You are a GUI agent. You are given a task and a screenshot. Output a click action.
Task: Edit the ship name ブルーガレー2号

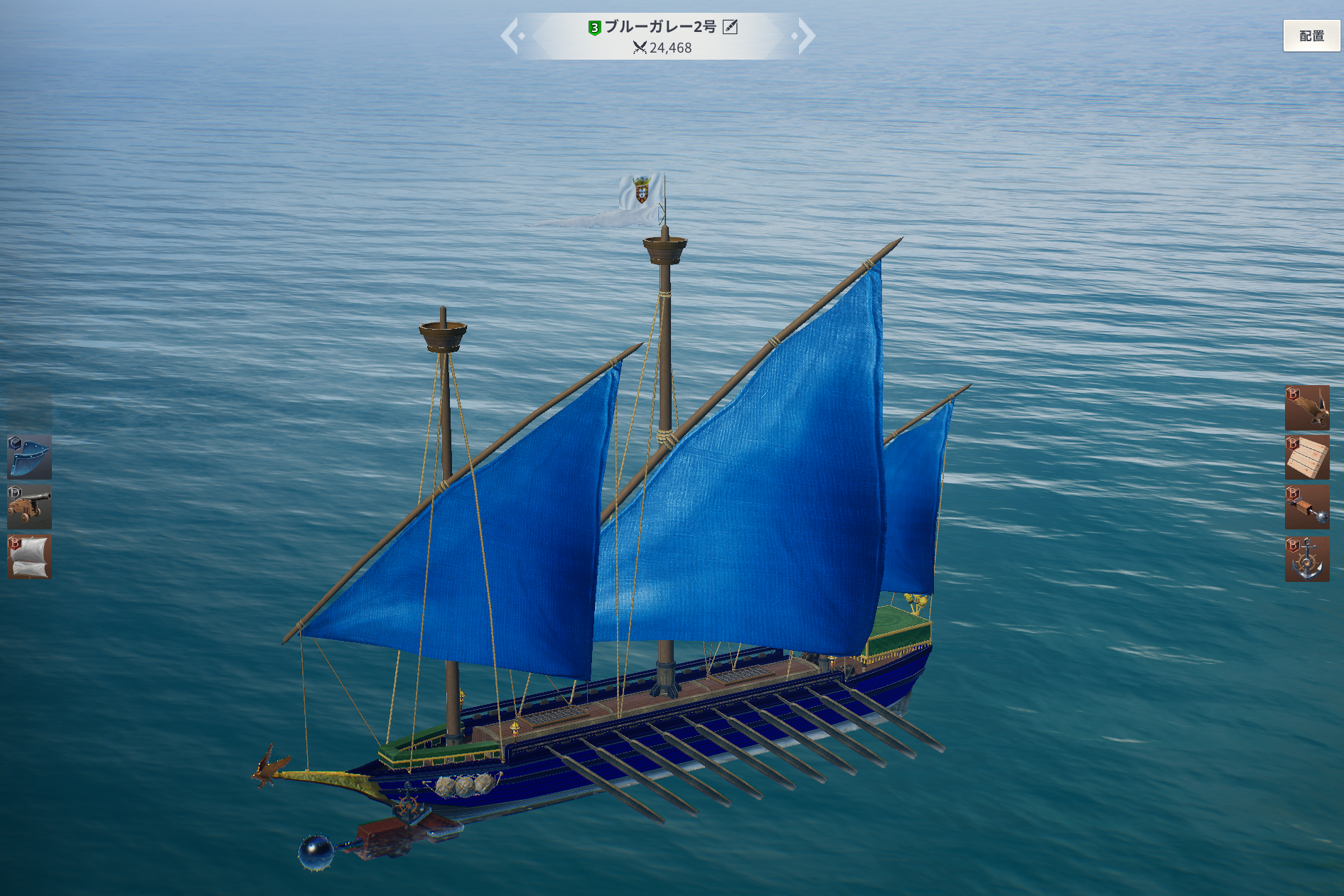click(x=730, y=27)
